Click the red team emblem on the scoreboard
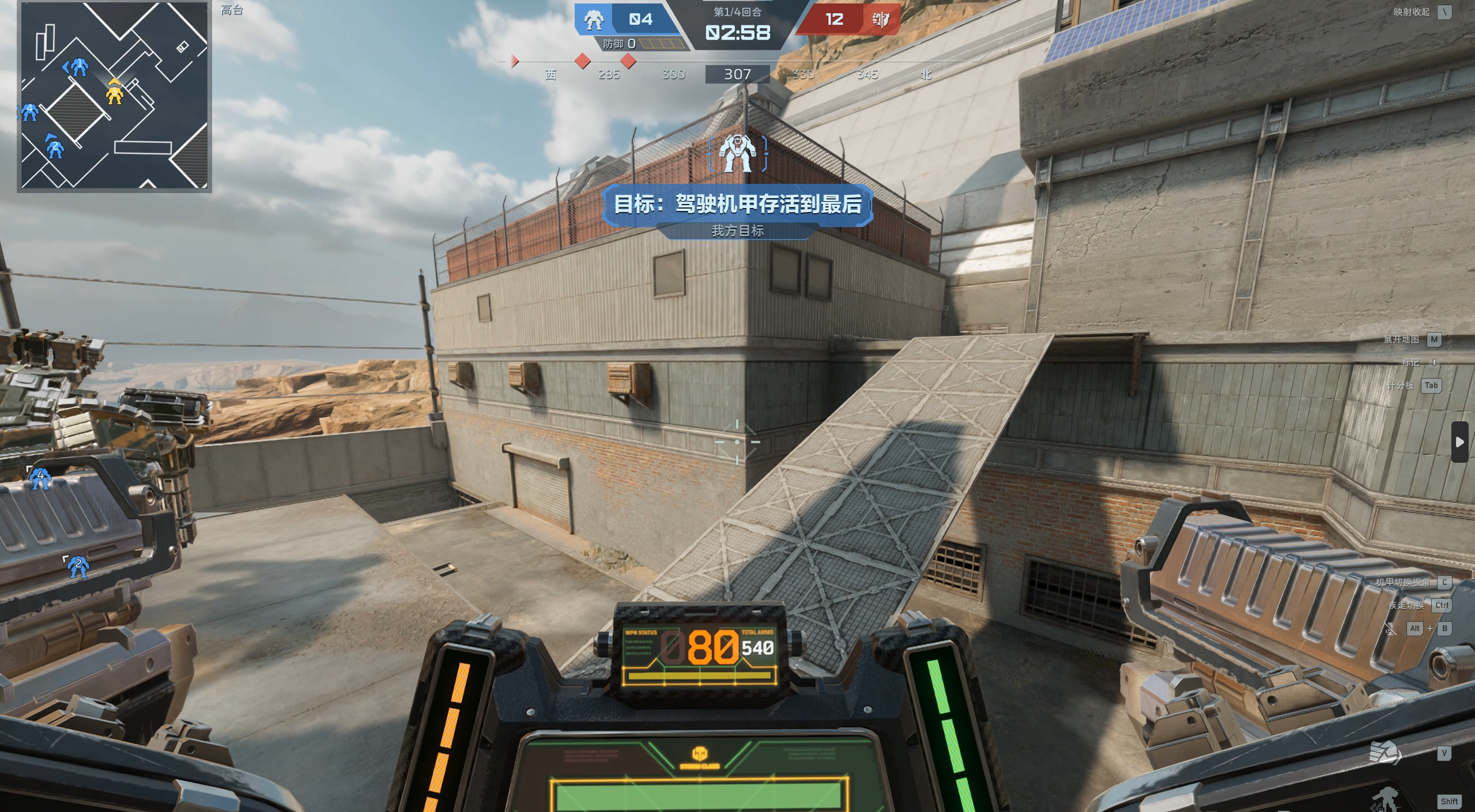 coord(880,20)
